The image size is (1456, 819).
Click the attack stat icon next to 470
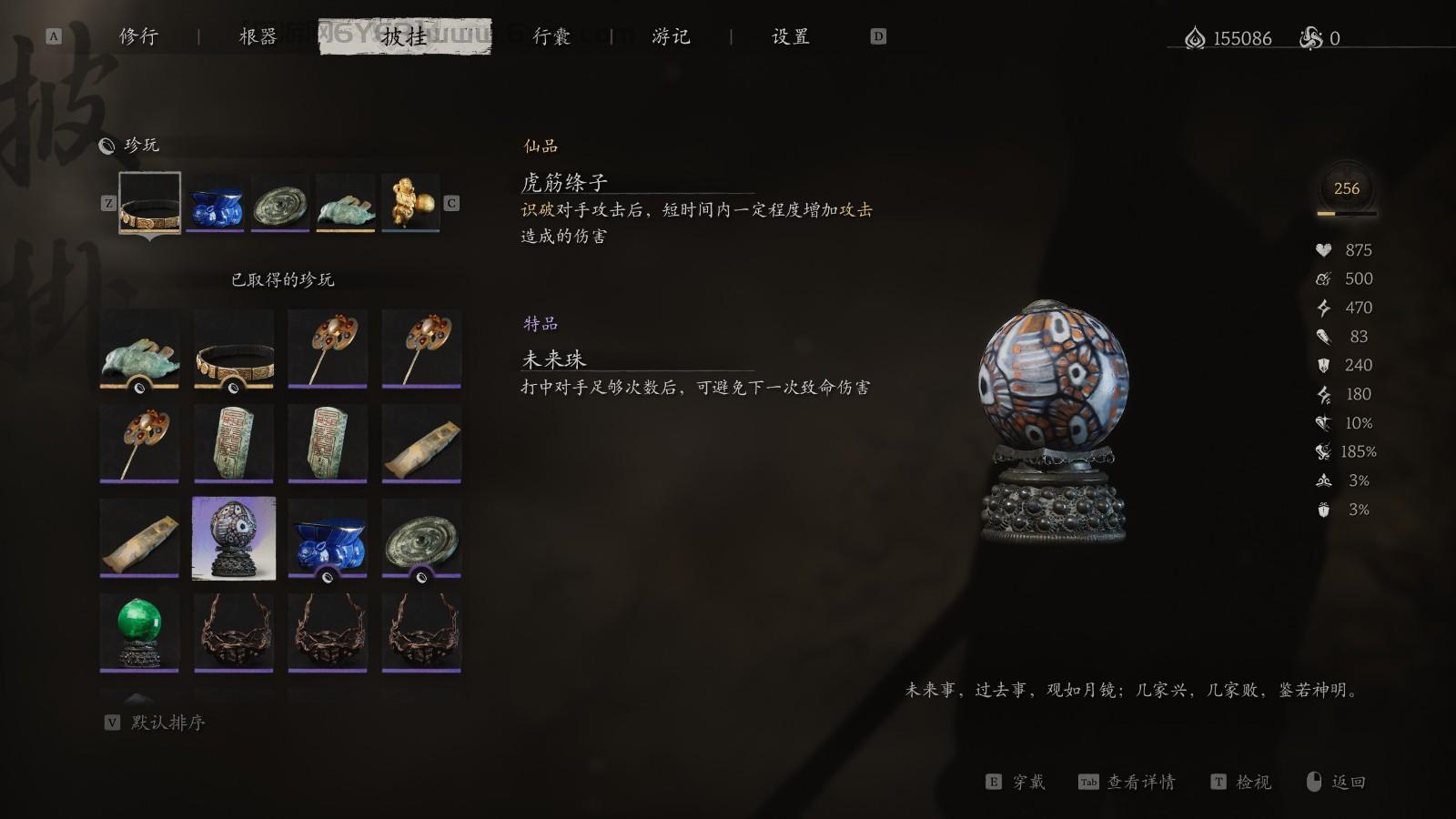[x=1324, y=308]
